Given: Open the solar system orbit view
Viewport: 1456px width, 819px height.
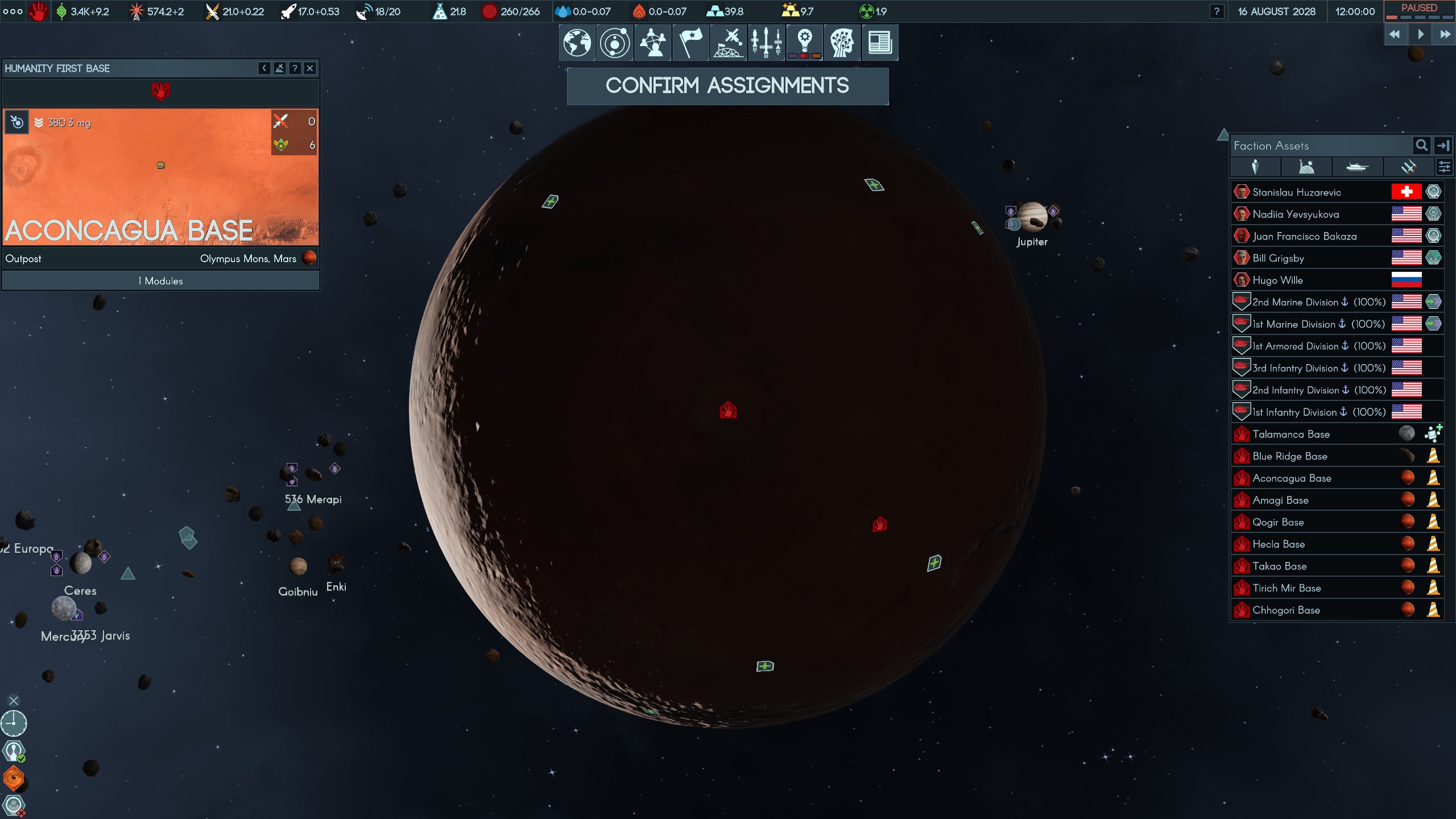Looking at the screenshot, I should (615, 43).
